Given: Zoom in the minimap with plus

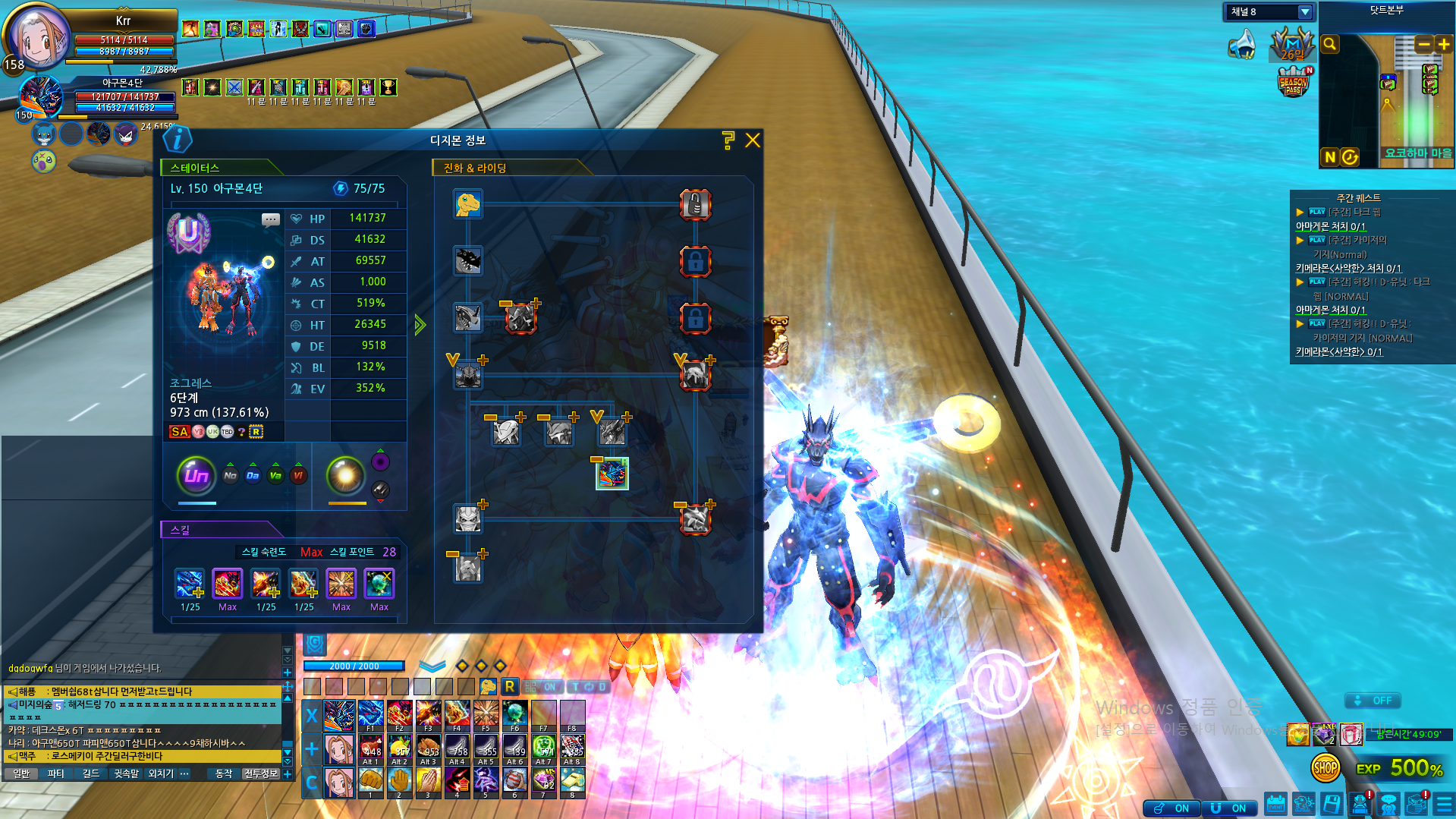Looking at the screenshot, I should coord(1444,44).
